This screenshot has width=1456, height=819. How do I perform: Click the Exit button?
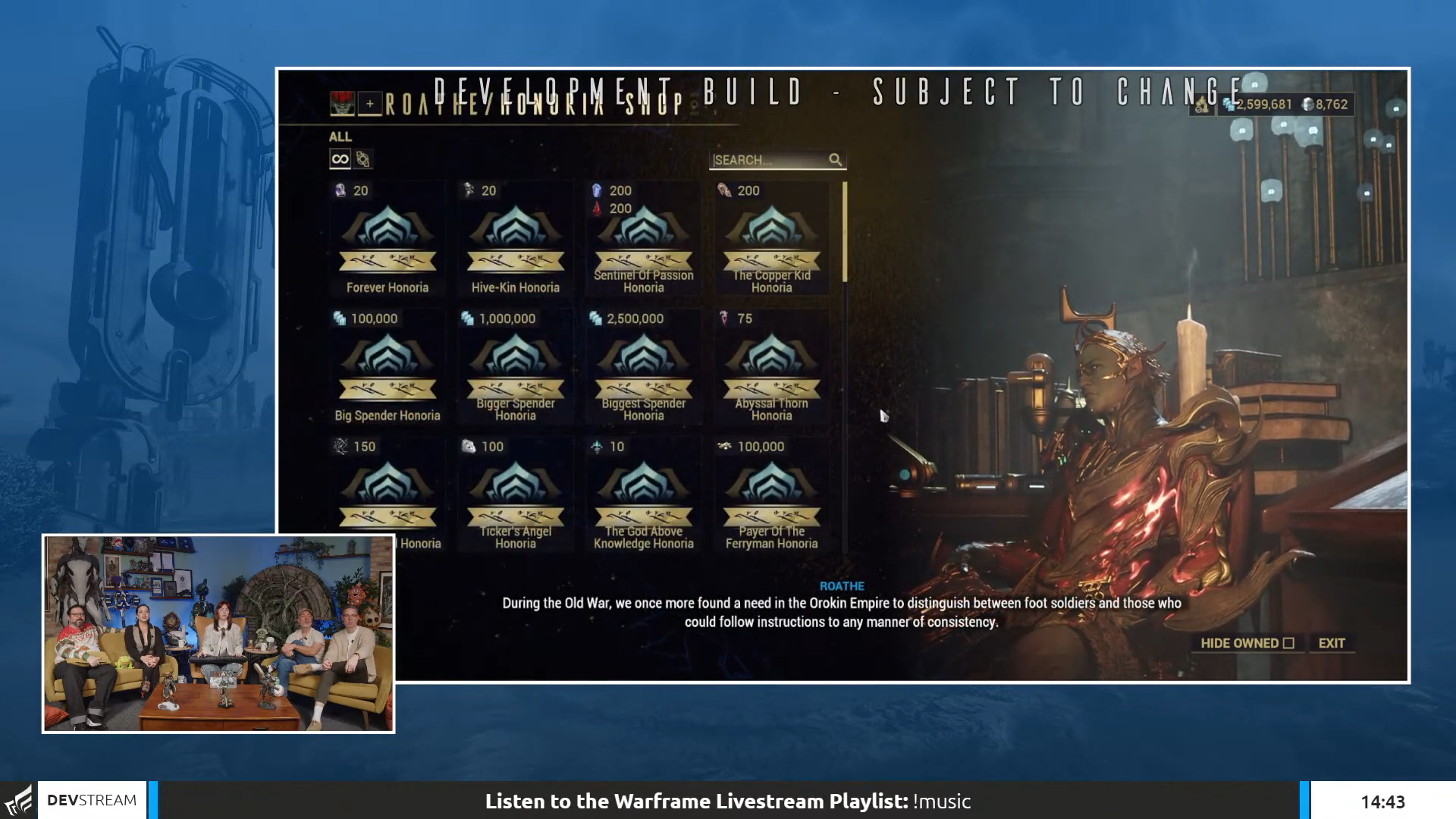tap(1332, 642)
